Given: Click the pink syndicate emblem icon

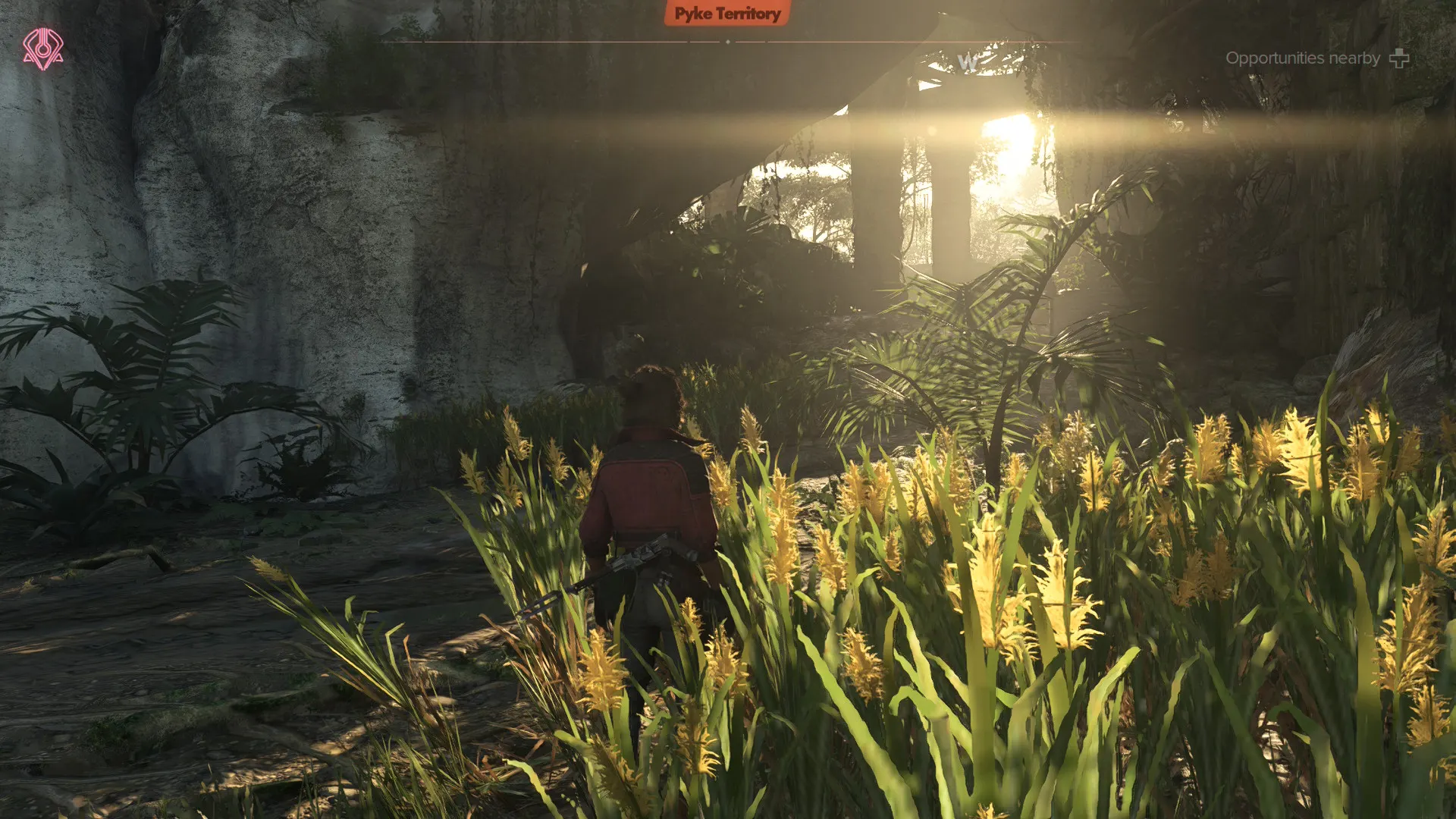Looking at the screenshot, I should tap(42, 49).
